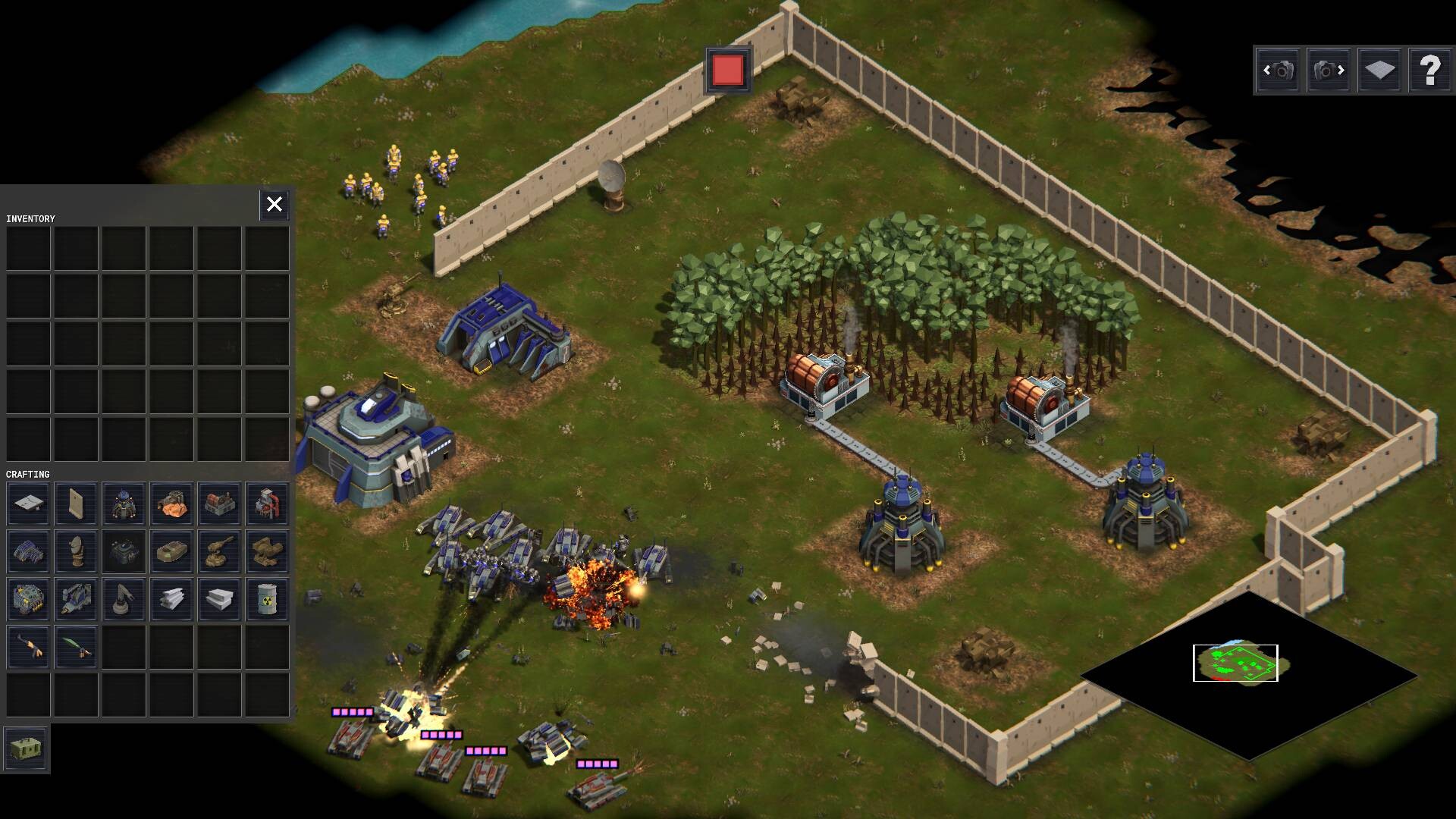Select the crane arm recipe
The image size is (1456, 819).
124,598
